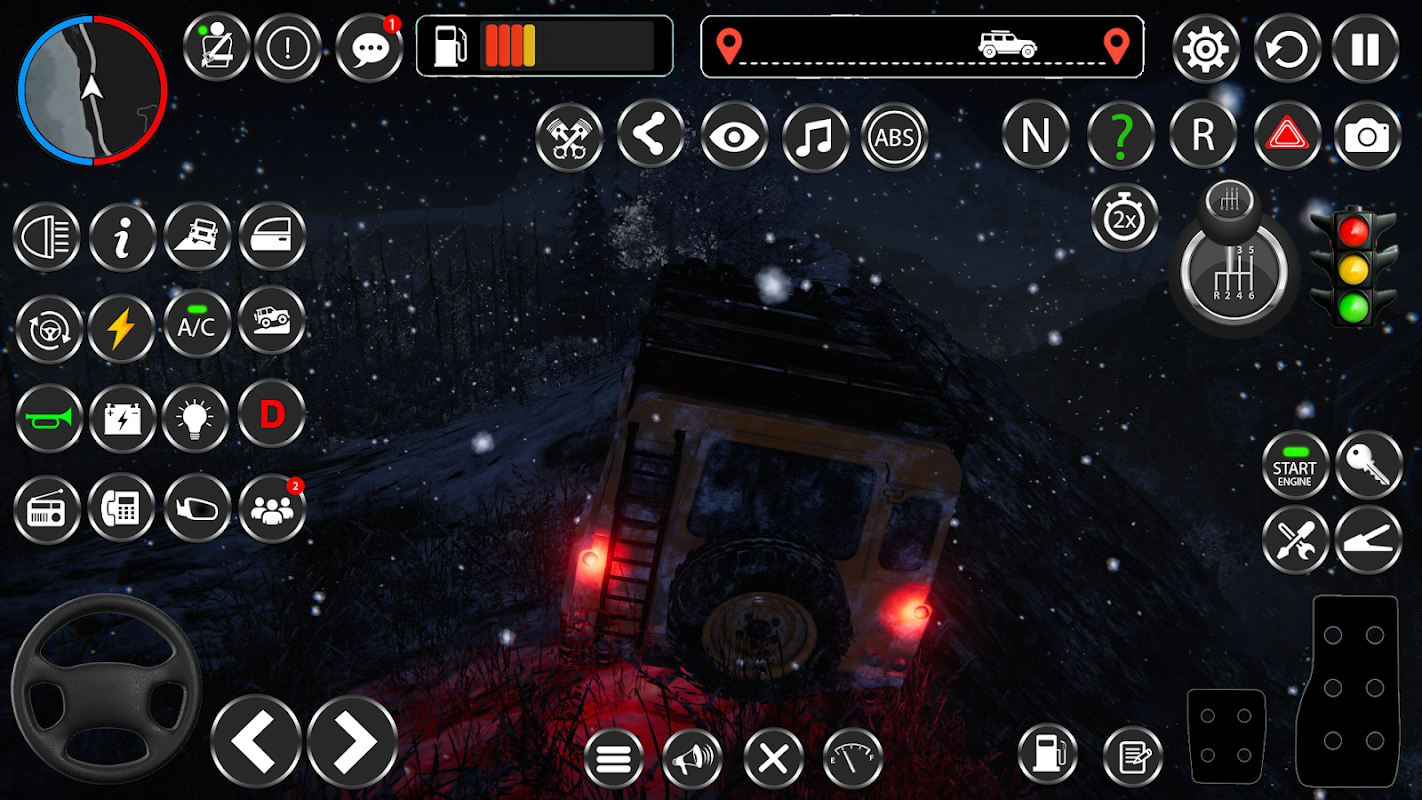
Task: Shift into Neutral with N button
Action: coord(1035,135)
